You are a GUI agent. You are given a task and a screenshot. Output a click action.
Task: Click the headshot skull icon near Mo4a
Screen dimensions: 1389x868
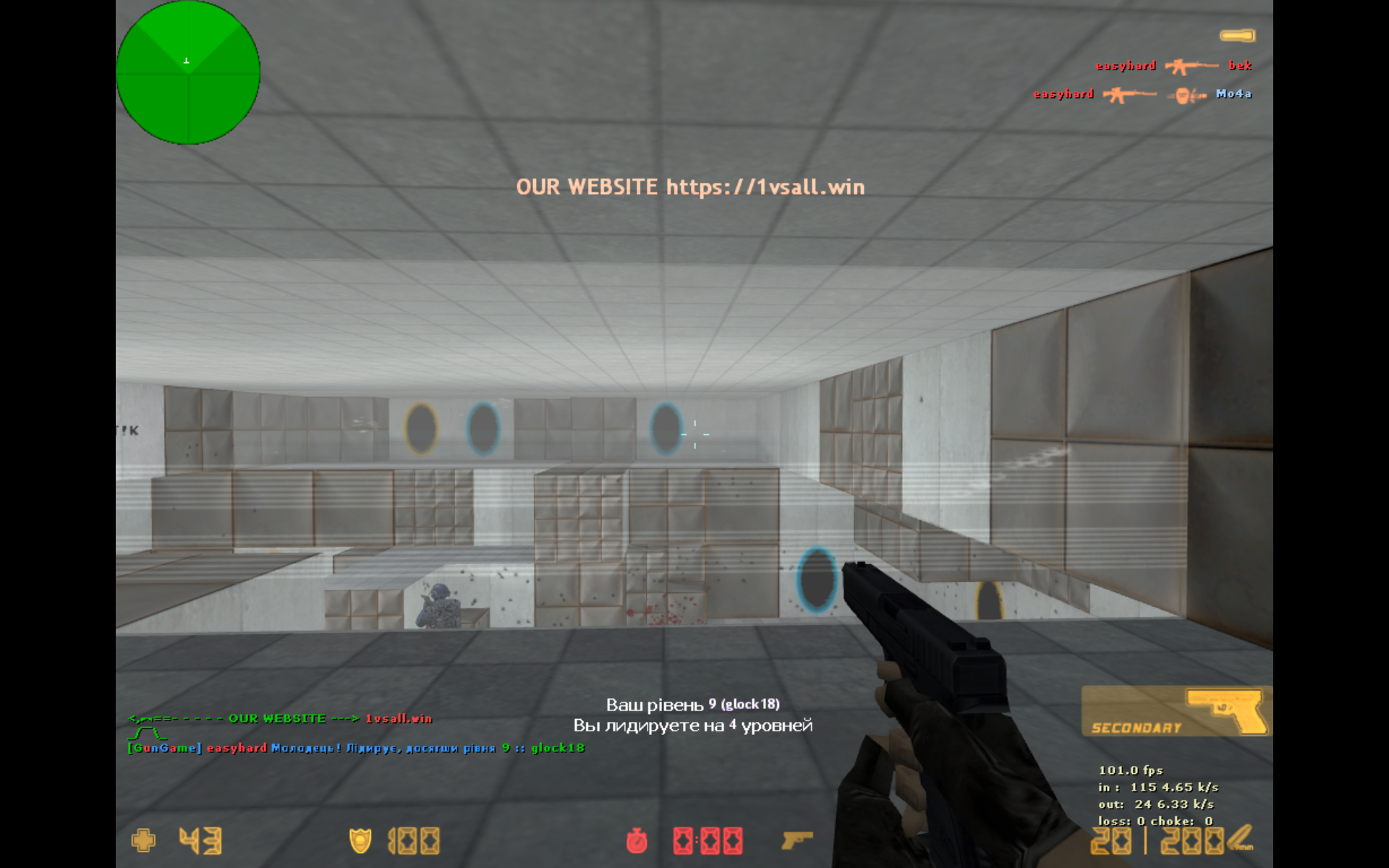pyautogui.click(x=1184, y=94)
